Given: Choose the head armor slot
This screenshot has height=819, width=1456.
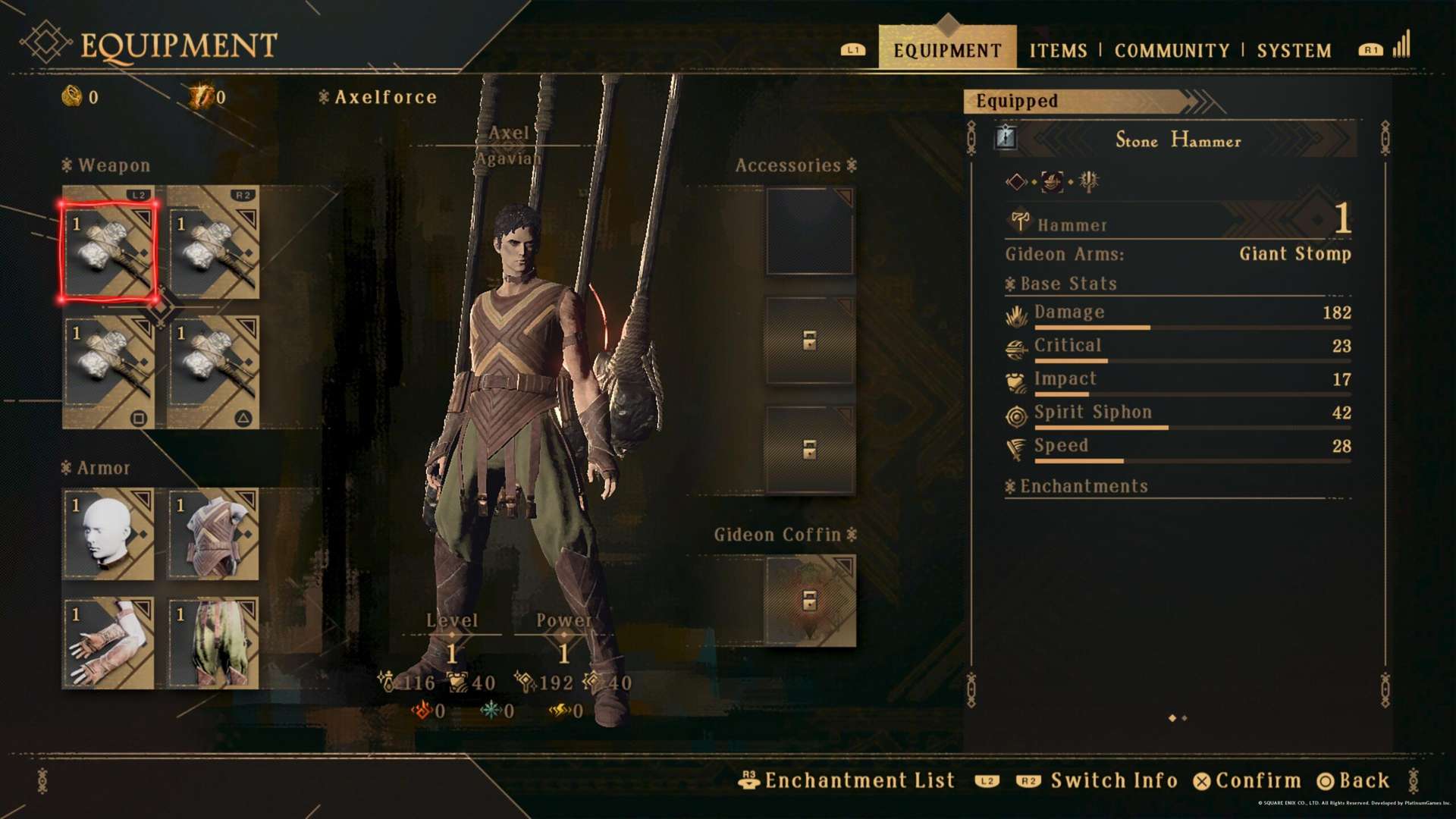Looking at the screenshot, I should click(108, 535).
